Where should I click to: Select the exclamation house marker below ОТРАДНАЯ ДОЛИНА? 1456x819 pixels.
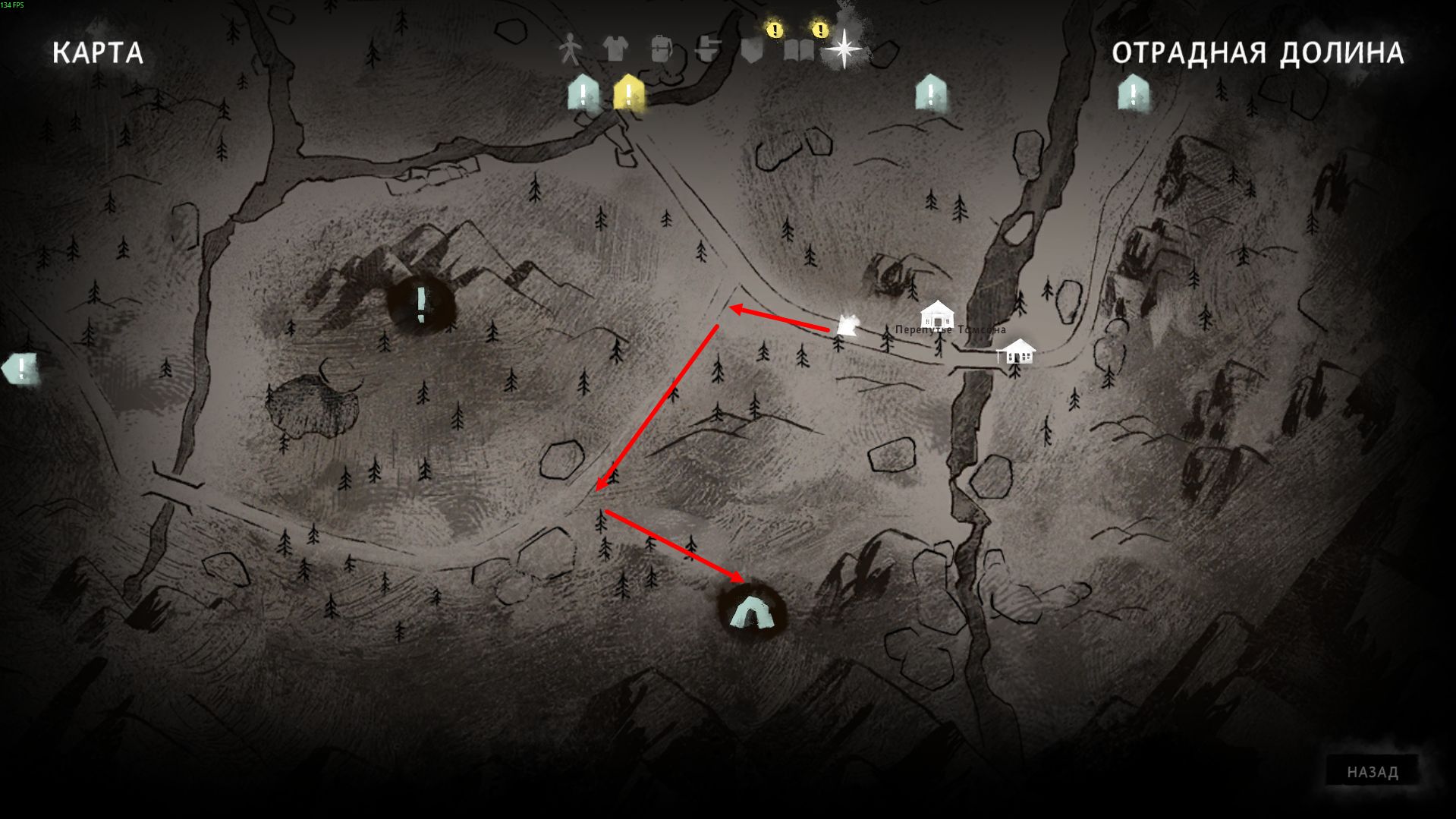1133,94
